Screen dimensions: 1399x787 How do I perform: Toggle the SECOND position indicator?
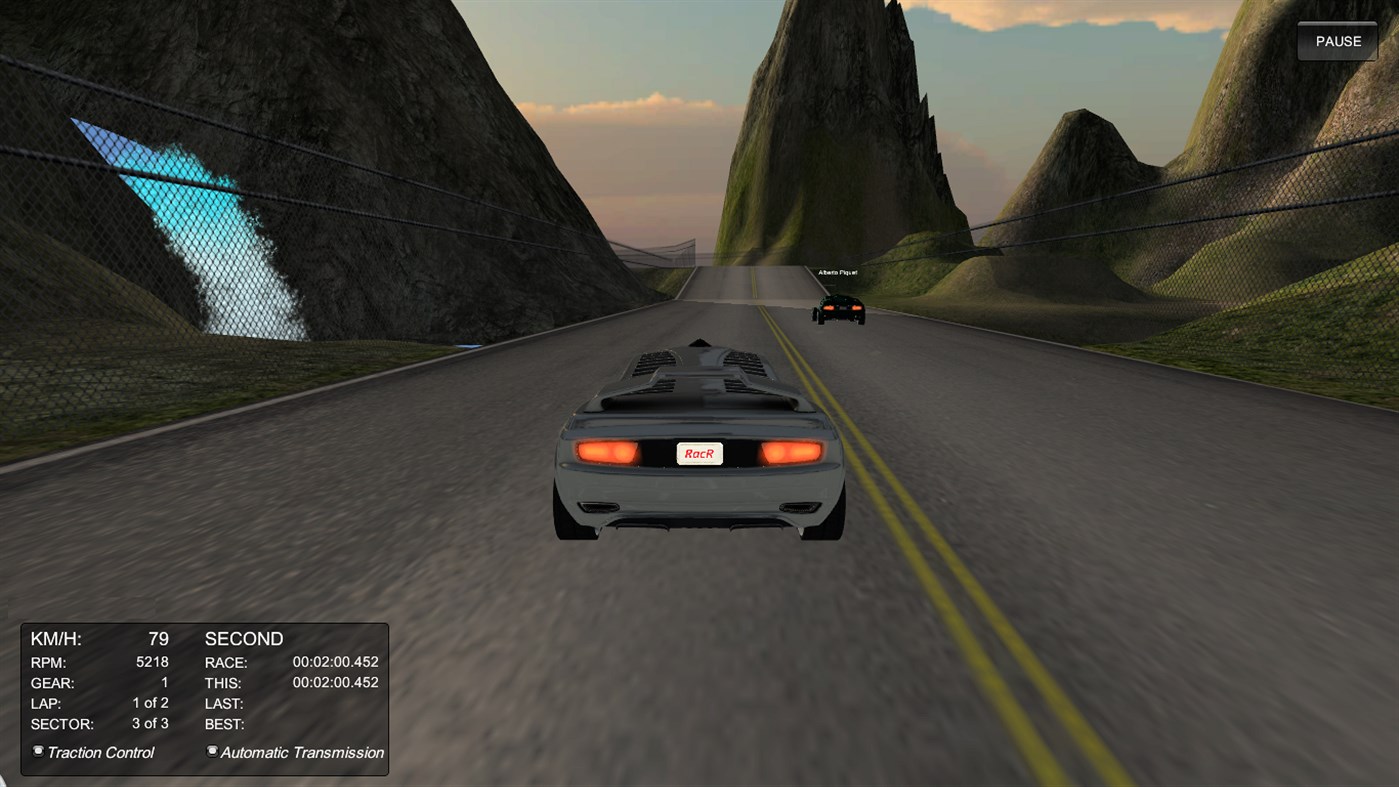243,638
